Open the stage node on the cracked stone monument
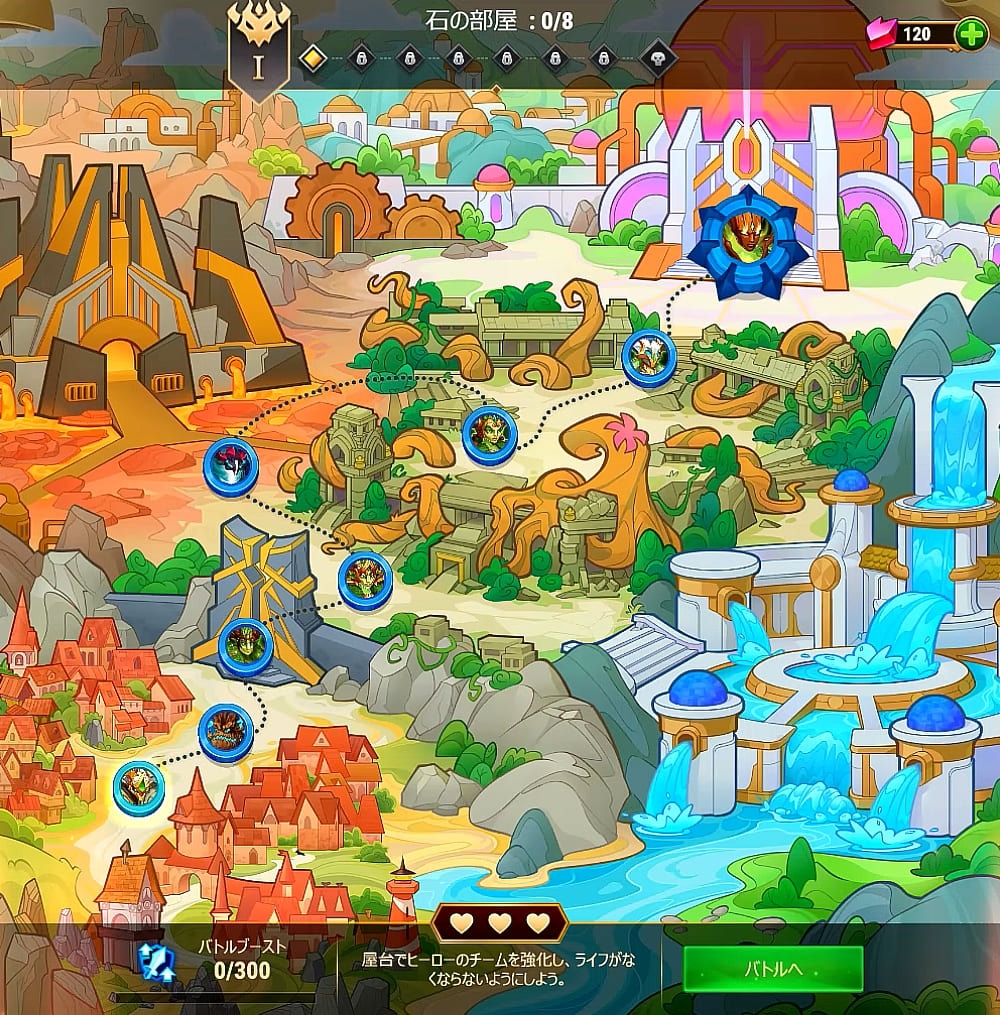 (245, 646)
